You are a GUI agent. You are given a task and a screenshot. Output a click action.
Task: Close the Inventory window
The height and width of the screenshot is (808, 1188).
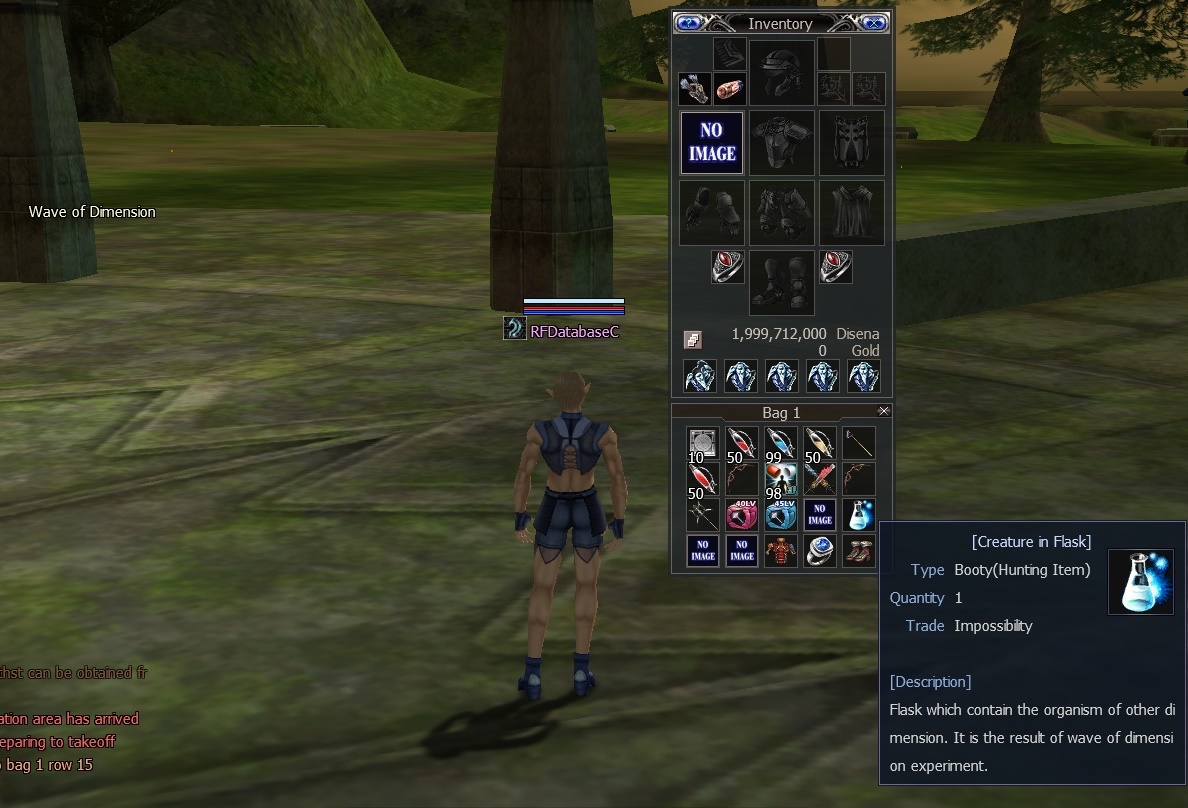(x=873, y=23)
